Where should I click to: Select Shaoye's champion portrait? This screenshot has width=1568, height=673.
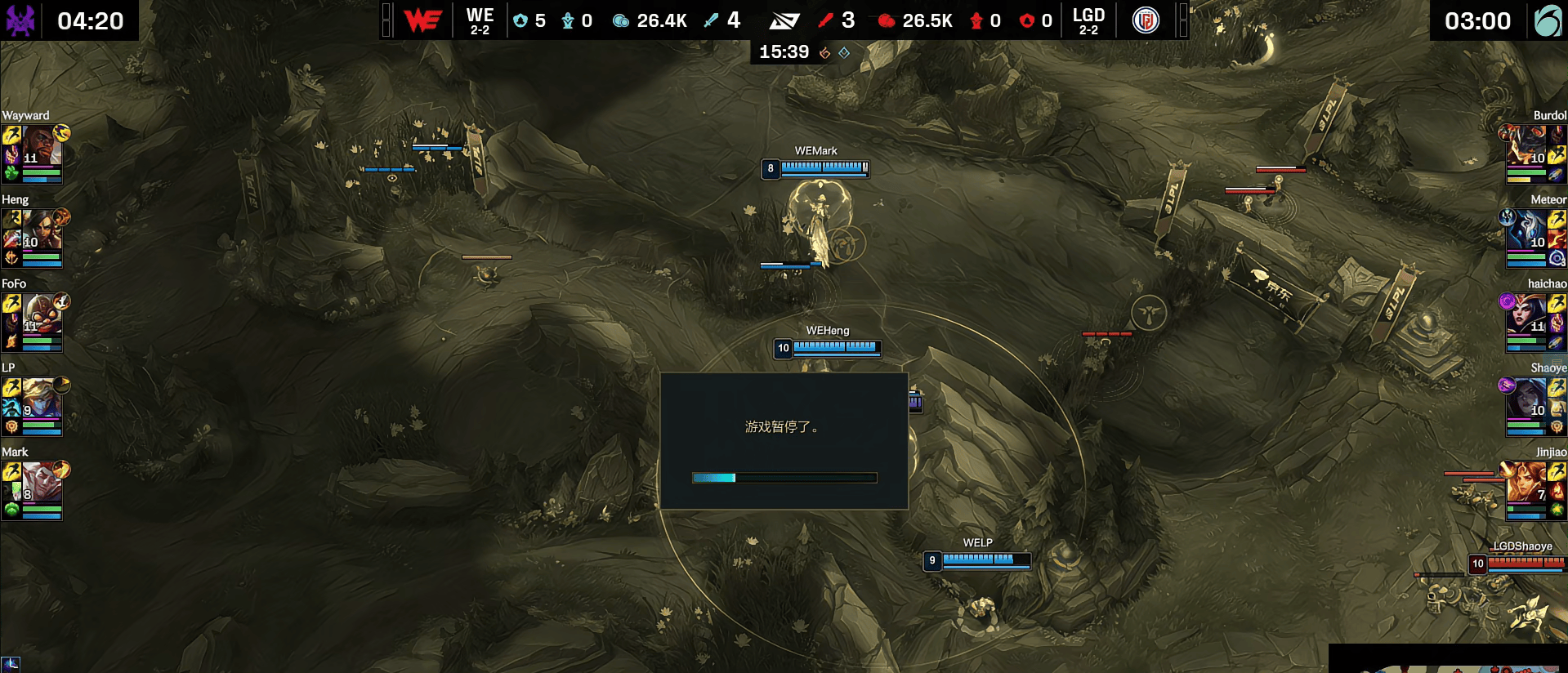point(1526,399)
